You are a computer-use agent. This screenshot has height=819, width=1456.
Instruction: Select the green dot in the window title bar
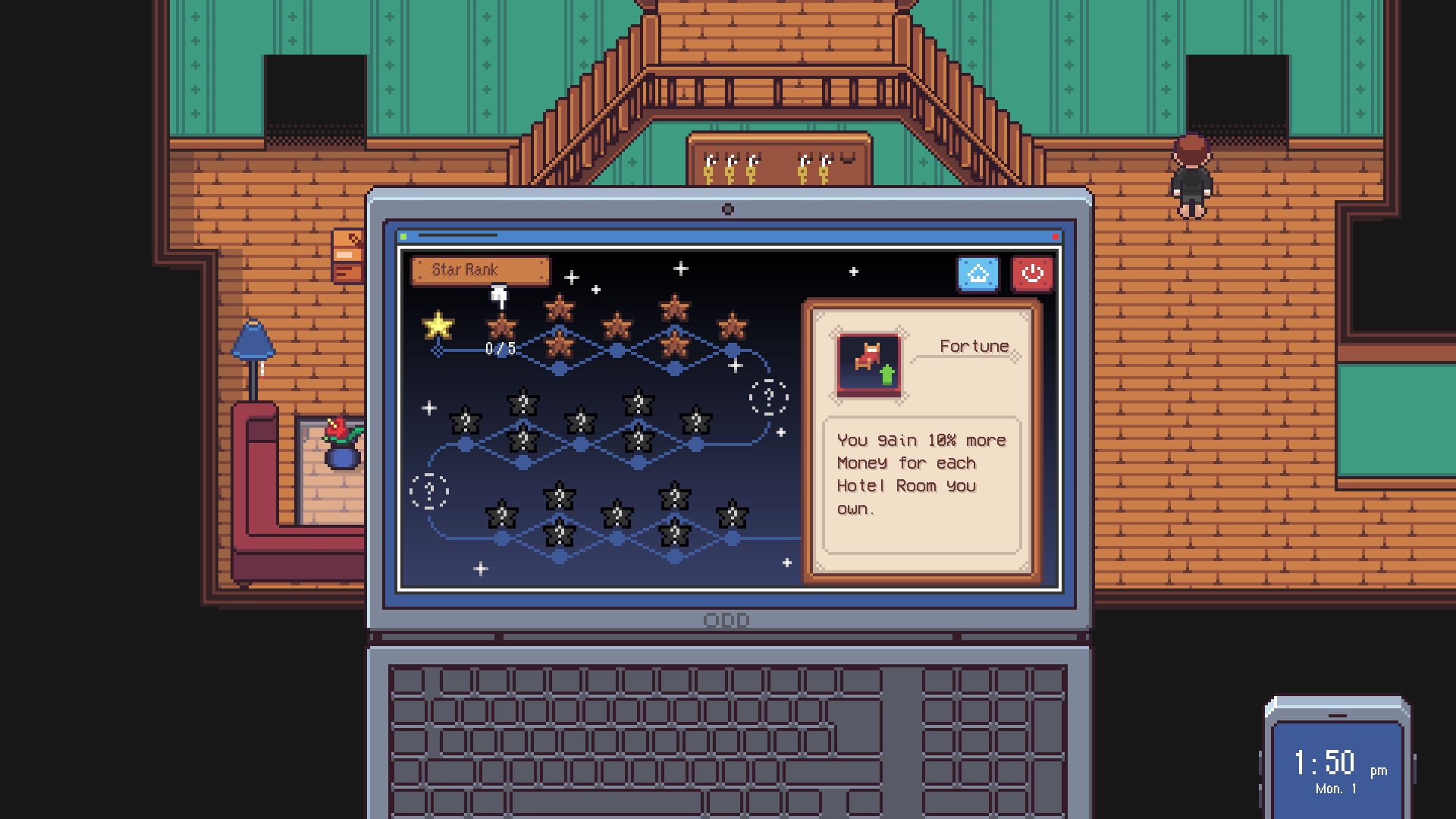(x=405, y=236)
